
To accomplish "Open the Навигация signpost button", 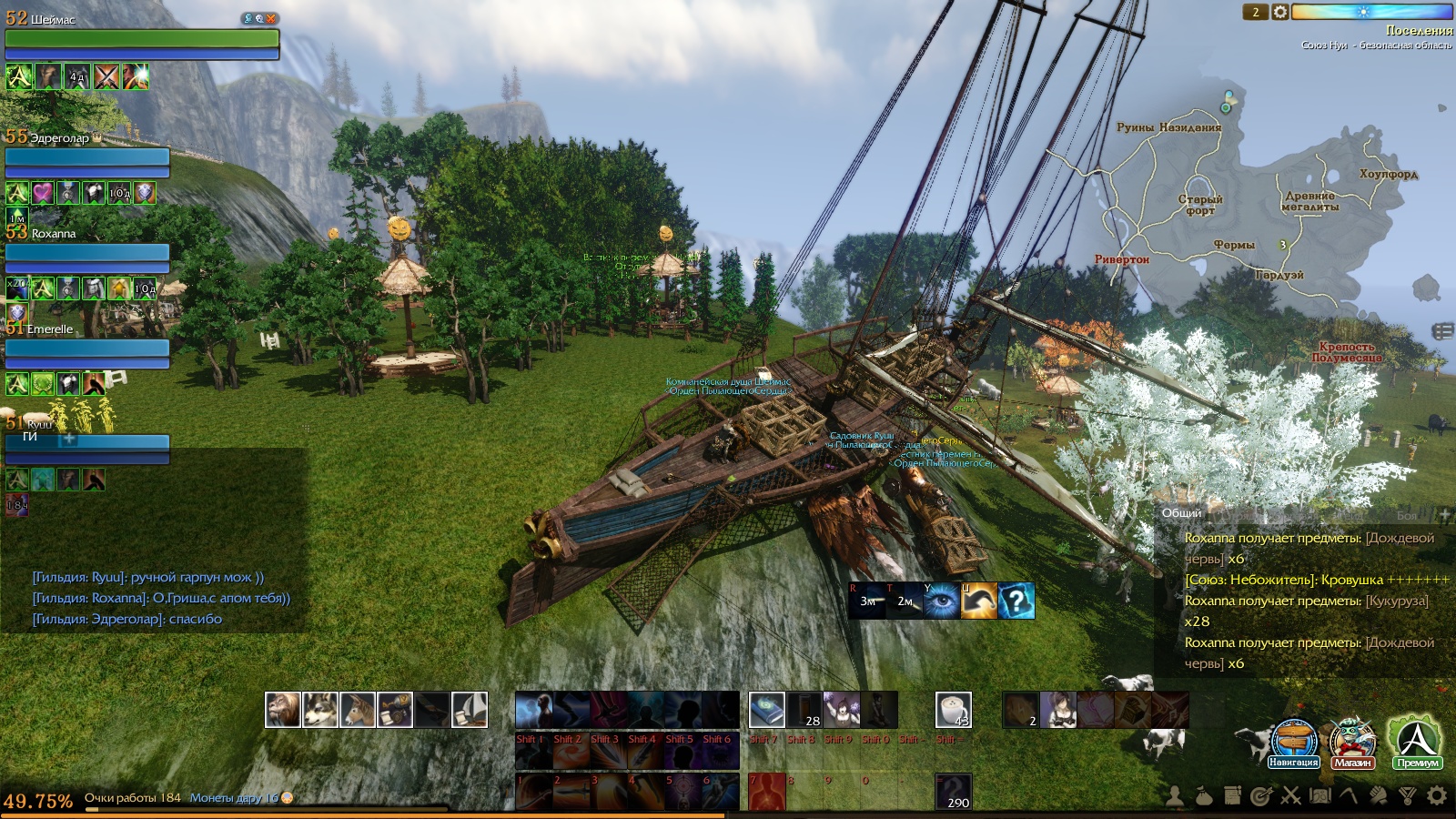I will pyautogui.click(x=1293, y=741).
